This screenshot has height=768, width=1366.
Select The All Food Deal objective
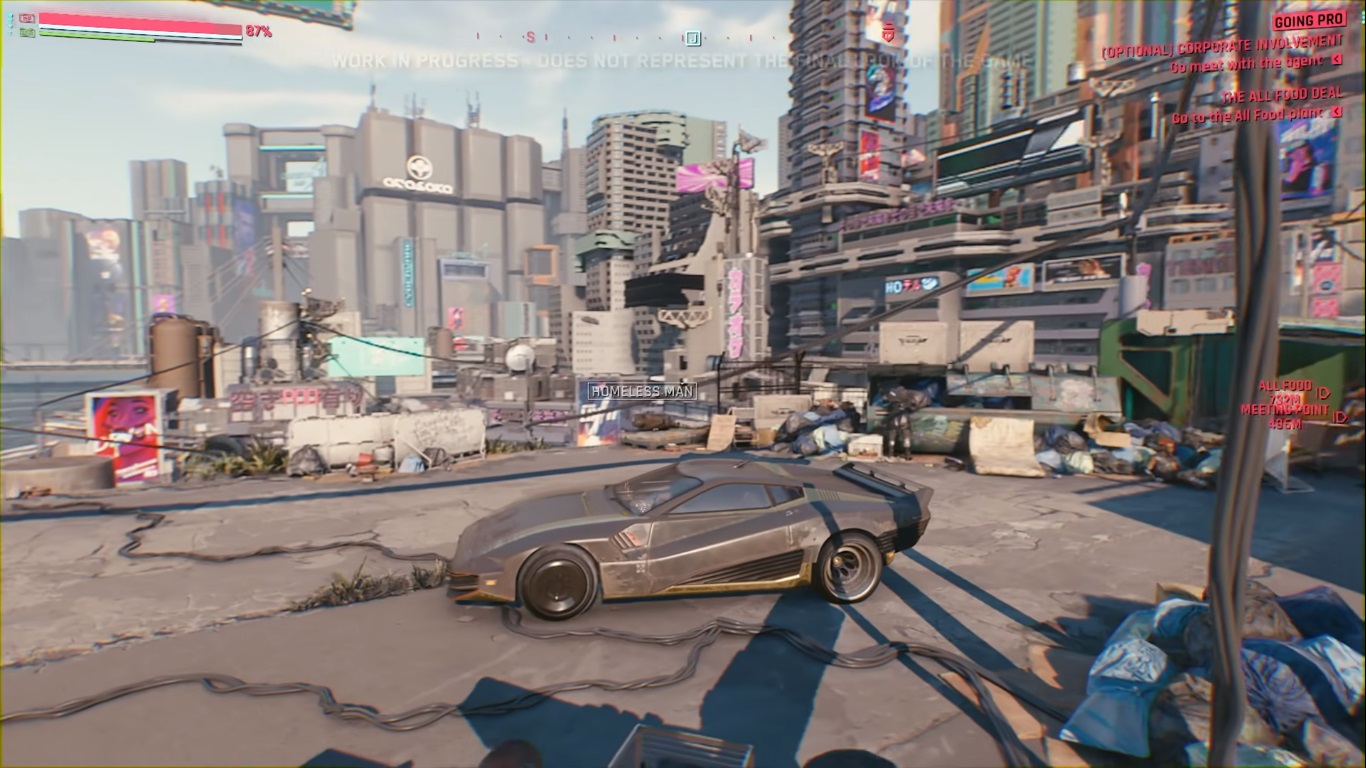pos(1281,96)
